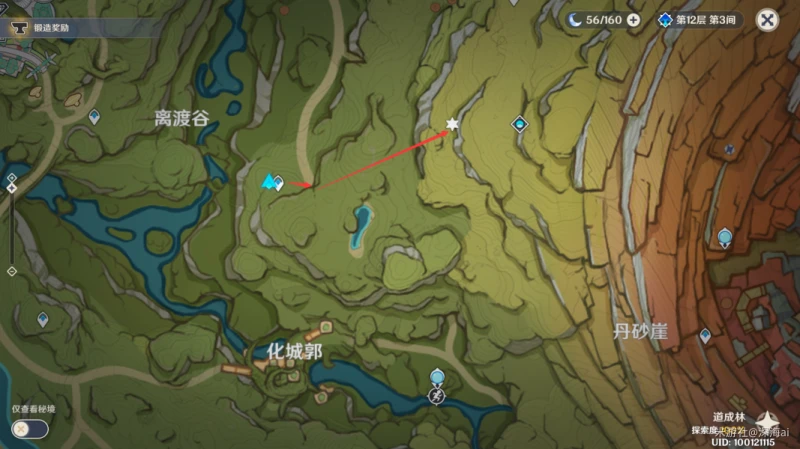Viewport: 800px width, 449px height.
Task: Open the Sumeru region selector at bottom right
Action: pos(768,419)
